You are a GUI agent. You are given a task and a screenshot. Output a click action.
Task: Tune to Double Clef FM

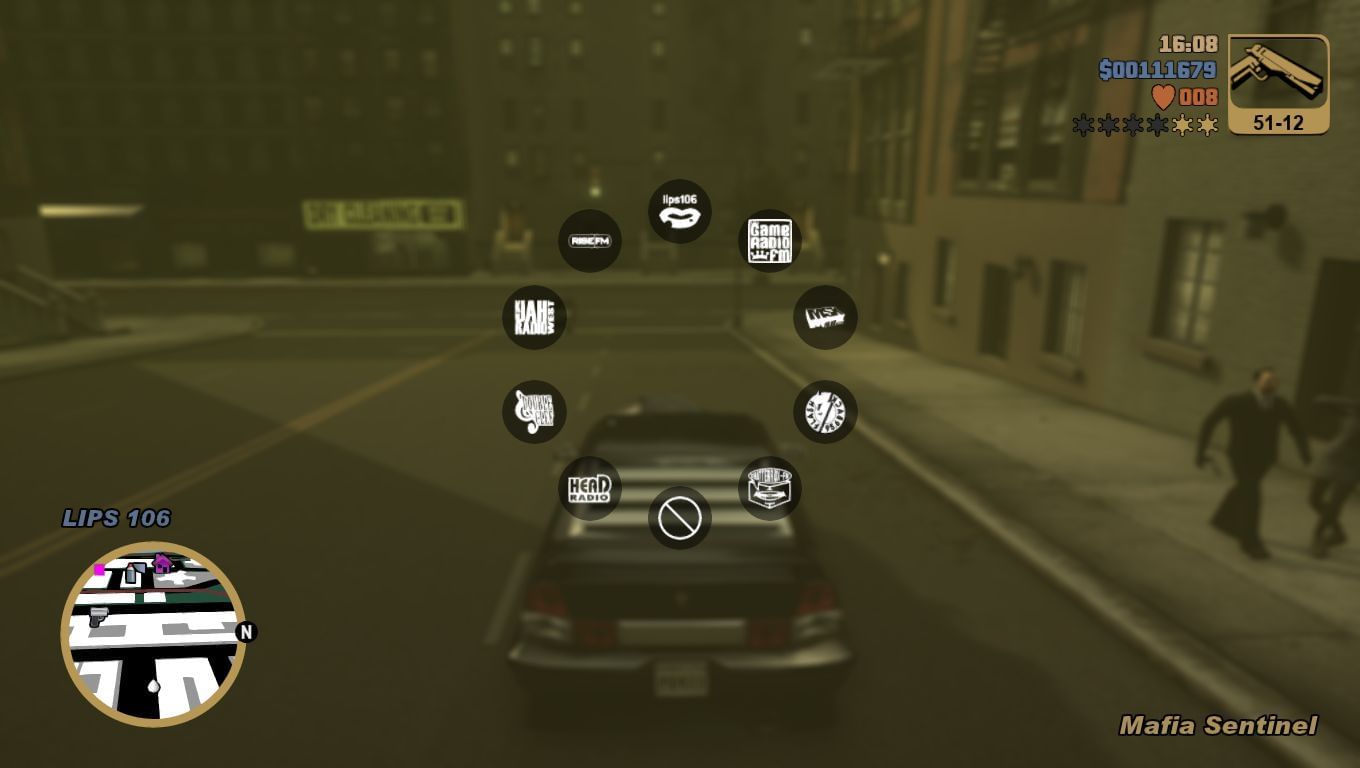point(535,411)
